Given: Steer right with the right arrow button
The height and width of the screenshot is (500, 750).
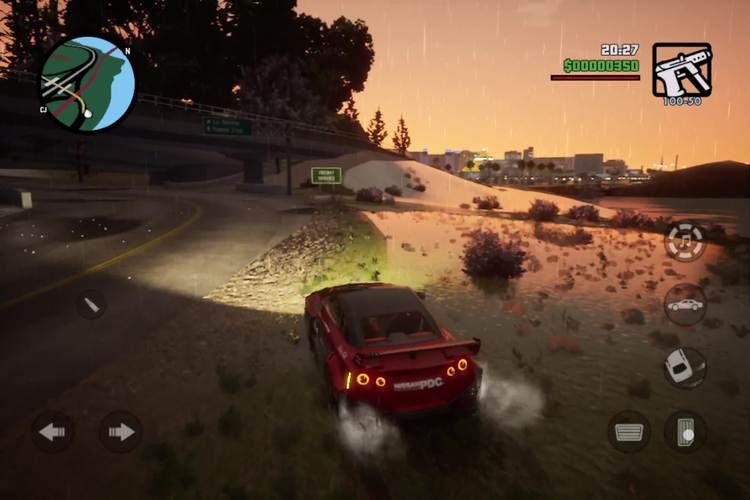Looking at the screenshot, I should (120, 431).
